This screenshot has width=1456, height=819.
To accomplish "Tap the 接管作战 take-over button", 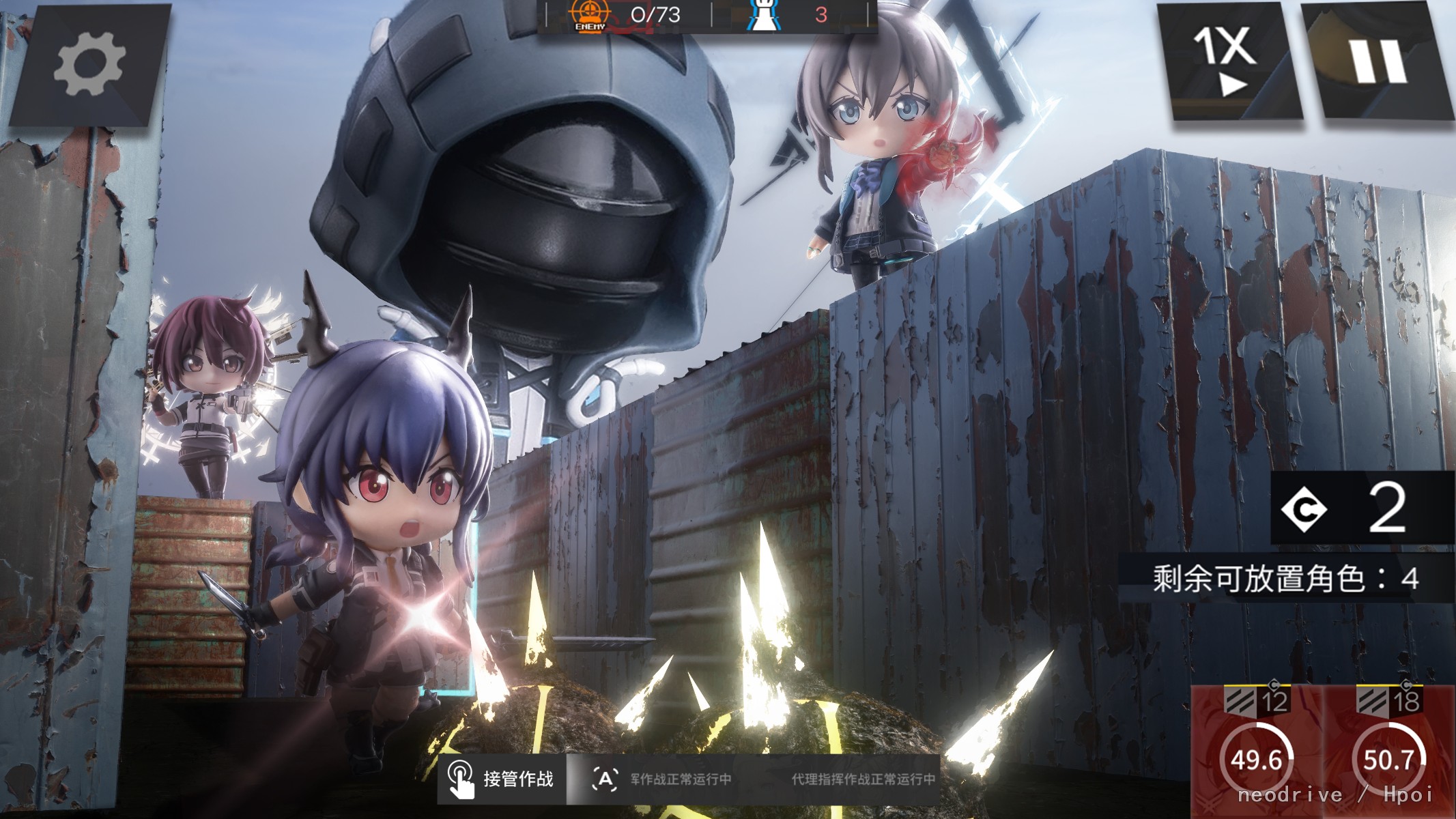I will [x=502, y=779].
